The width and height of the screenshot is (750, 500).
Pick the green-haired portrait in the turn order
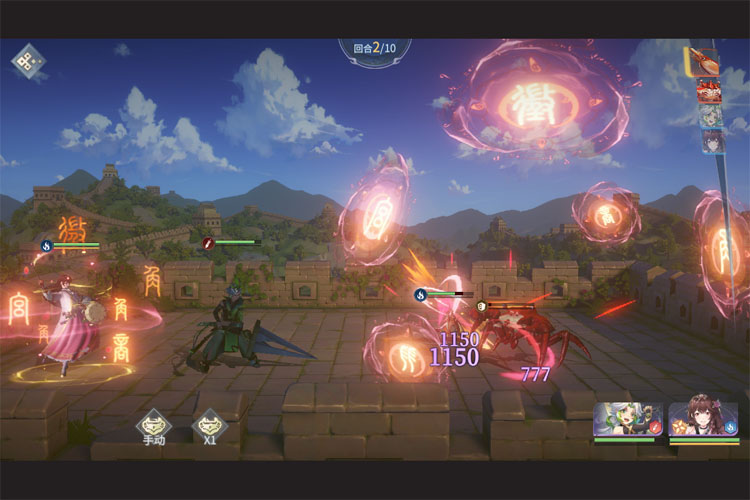711,116
